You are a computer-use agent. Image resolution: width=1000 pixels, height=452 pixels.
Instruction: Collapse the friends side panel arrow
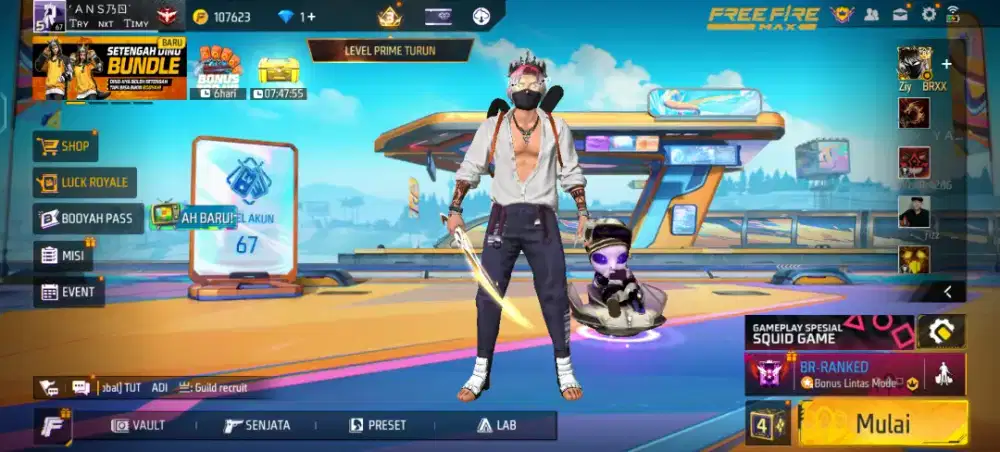click(947, 291)
